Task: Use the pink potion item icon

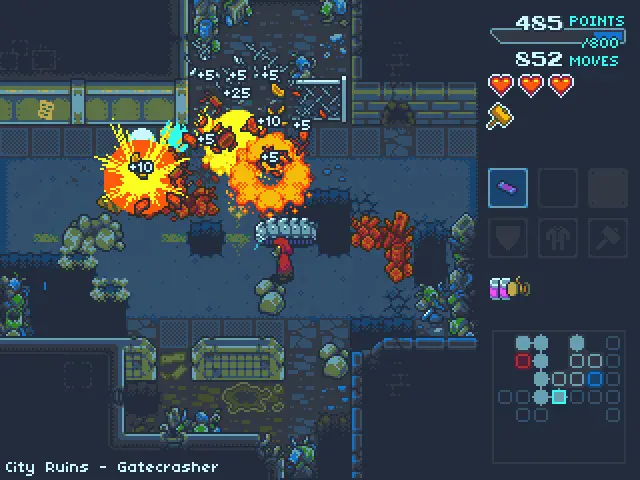Action: [498, 288]
